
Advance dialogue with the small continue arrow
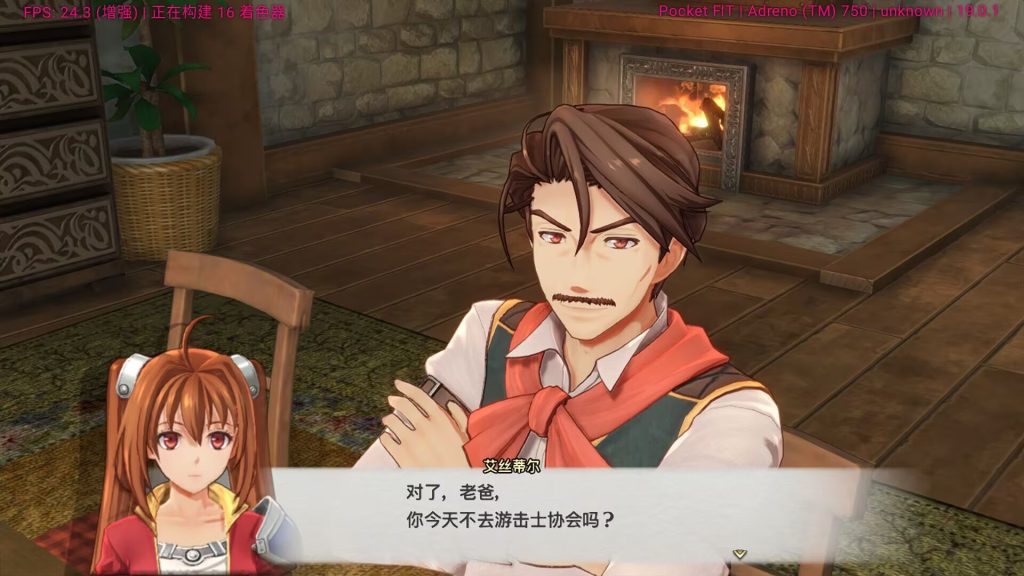tap(739, 552)
